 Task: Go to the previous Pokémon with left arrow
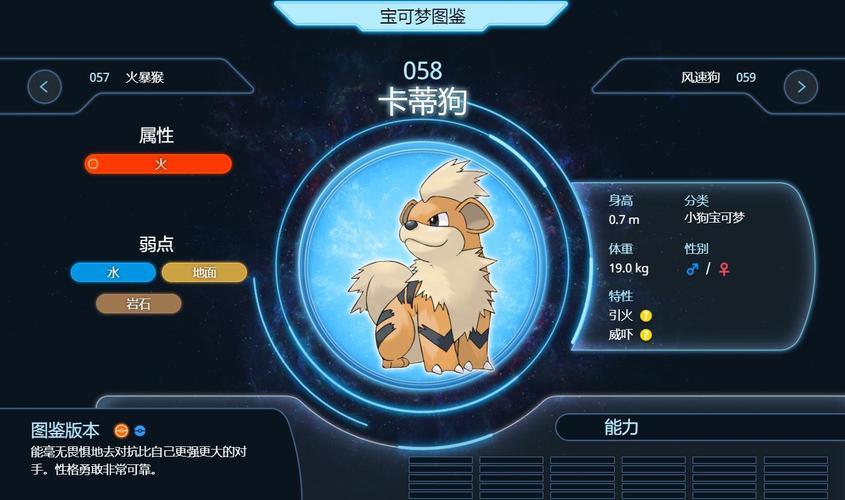pyautogui.click(x=44, y=86)
